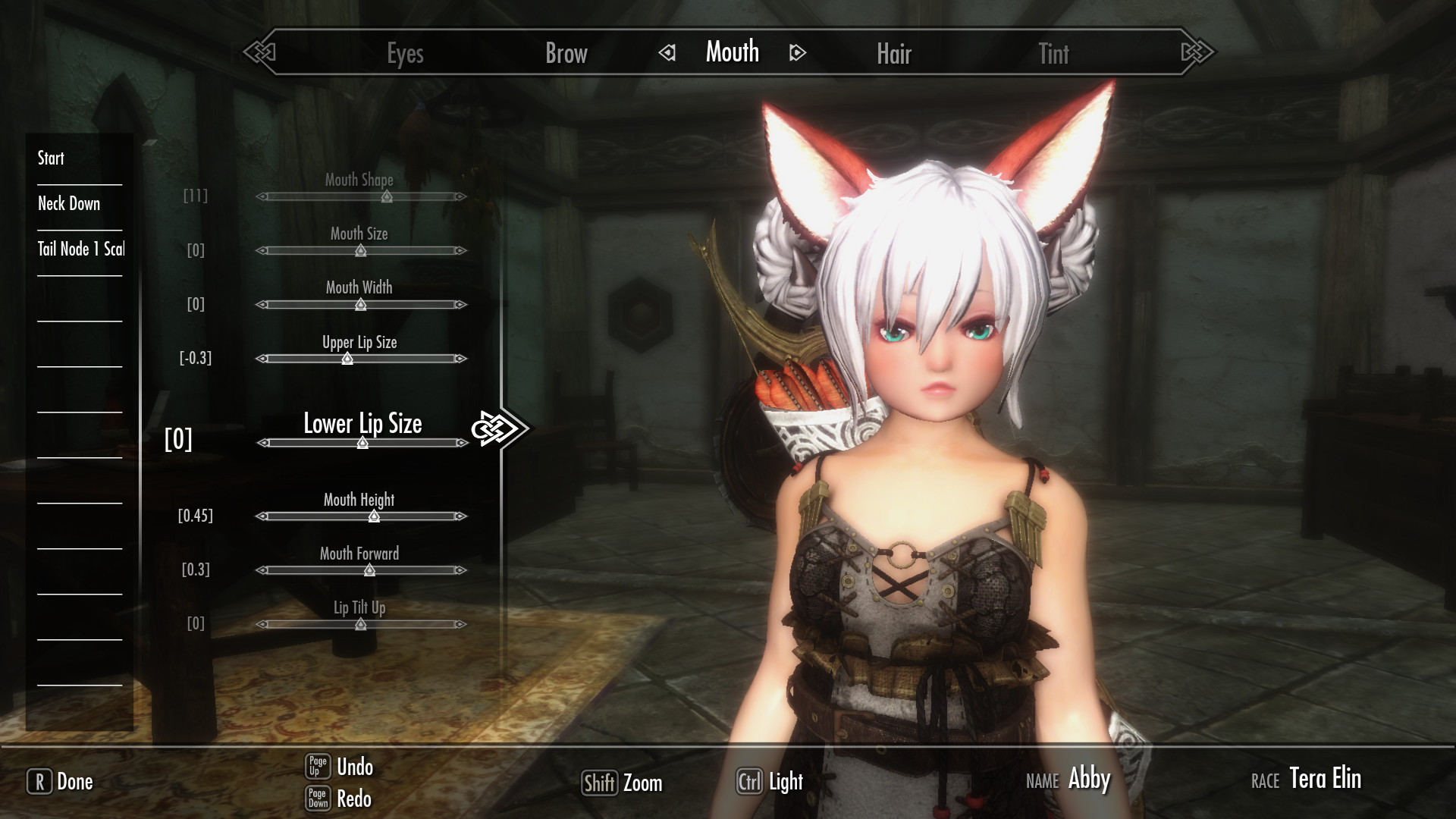This screenshot has width=1456, height=819.
Task: Edit the character name Abby
Action: (1089, 779)
